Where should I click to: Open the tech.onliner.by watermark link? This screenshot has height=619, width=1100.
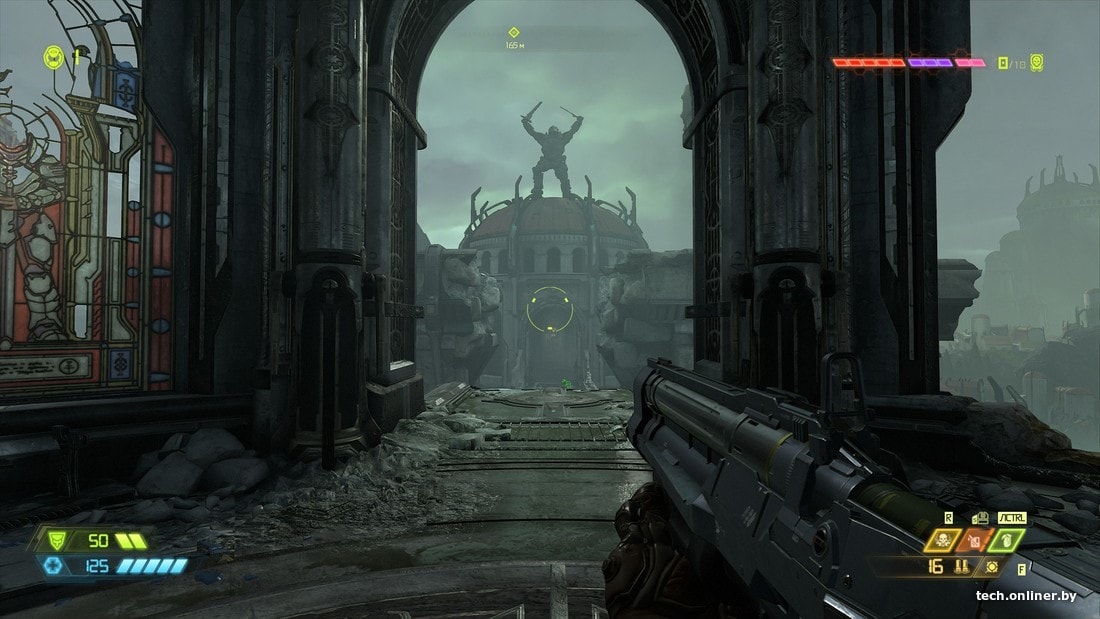1026,596
